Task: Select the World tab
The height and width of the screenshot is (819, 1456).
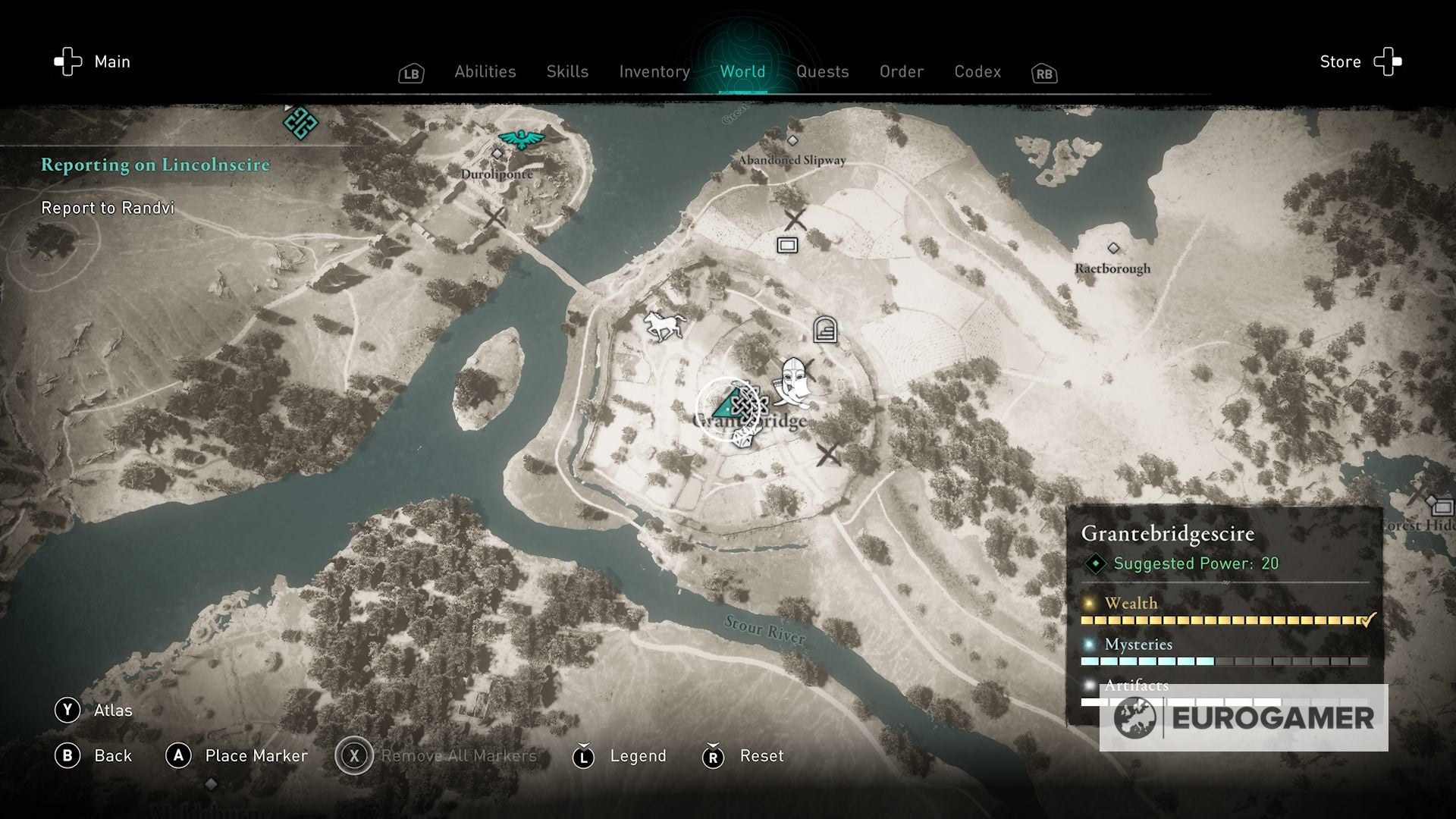Action: (742, 71)
